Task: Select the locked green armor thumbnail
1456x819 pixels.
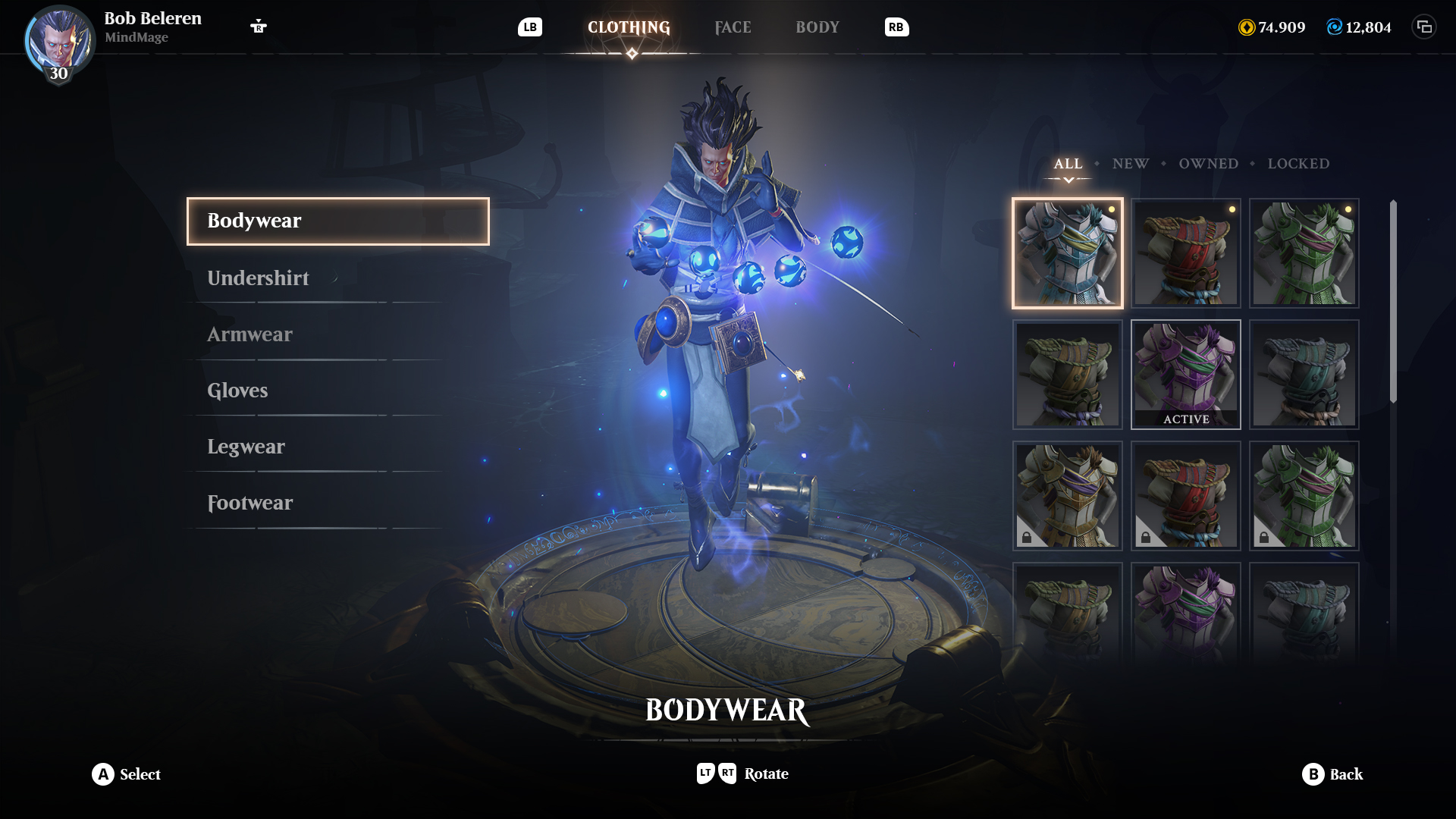Action: [x=1304, y=496]
